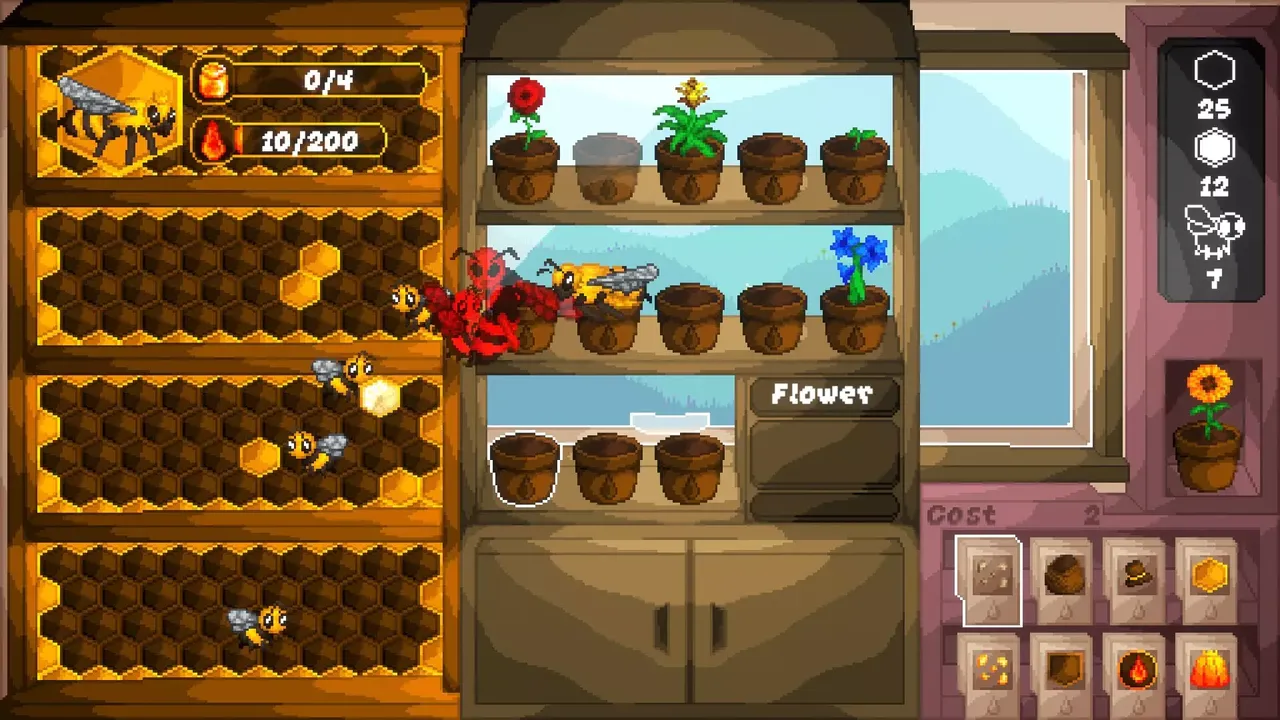Click the queen bee portrait
Image resolution: width=1280 pixels, height=720 pixels.
coord(110,112)
